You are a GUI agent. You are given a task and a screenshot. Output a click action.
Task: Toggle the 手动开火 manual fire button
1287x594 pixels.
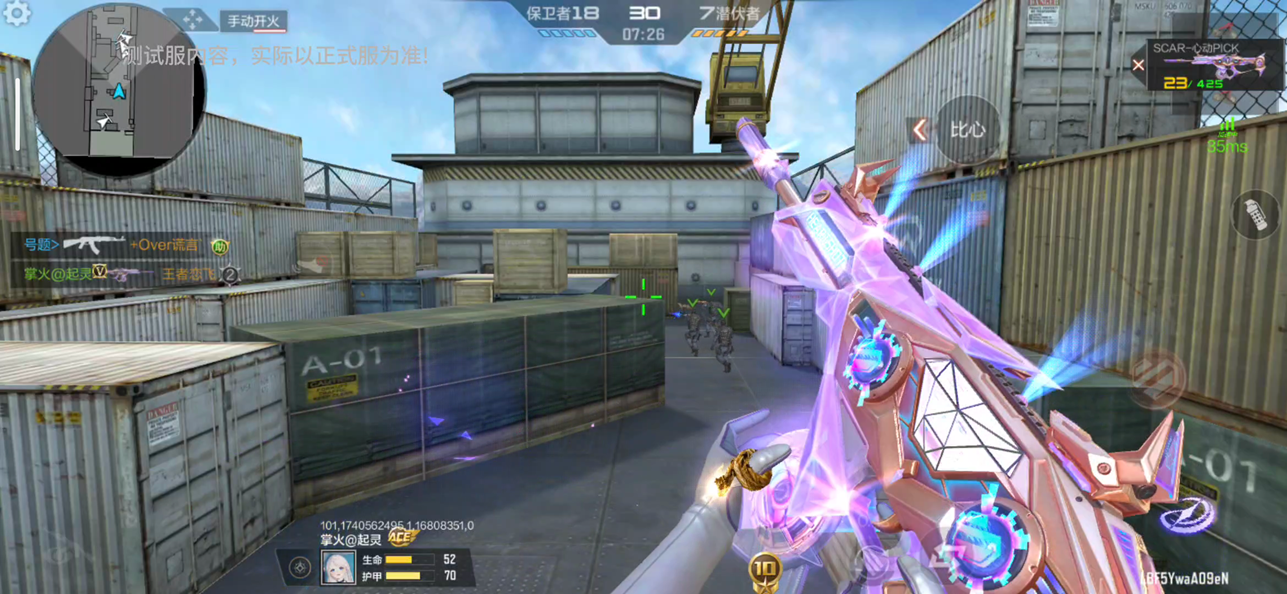coord(254,20)
